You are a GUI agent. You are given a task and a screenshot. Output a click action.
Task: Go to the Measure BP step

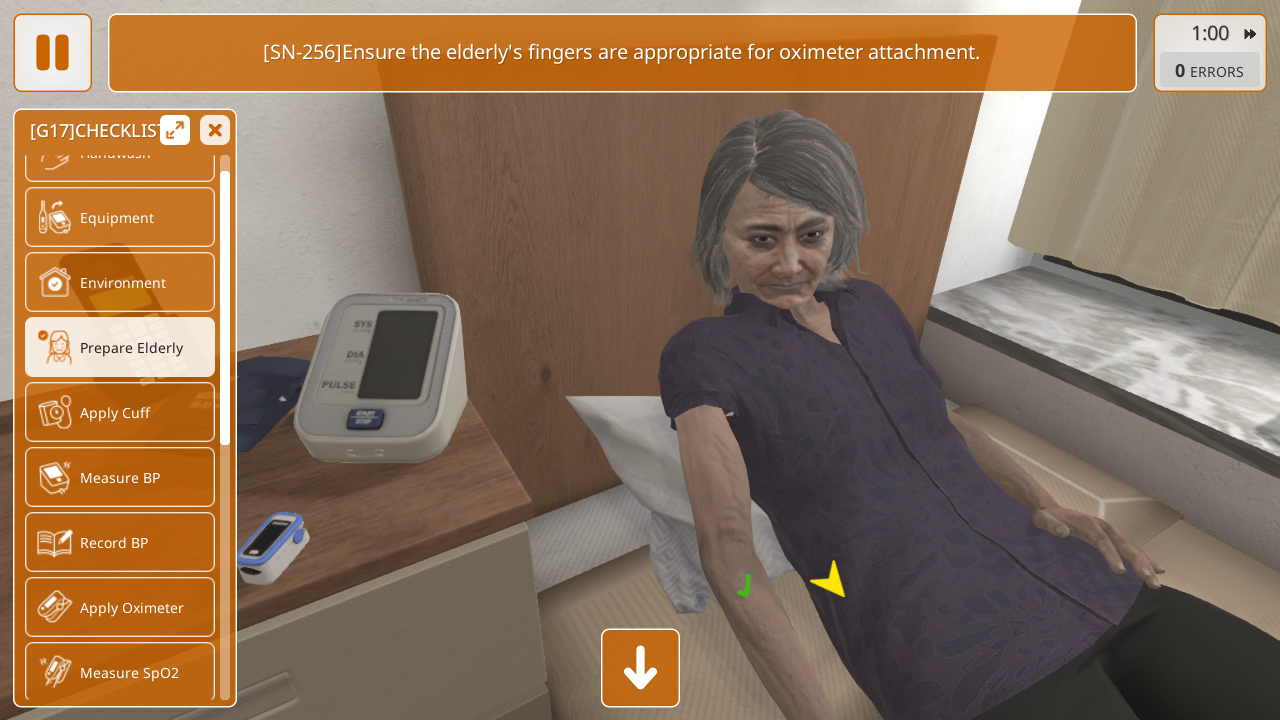point(120,477)
